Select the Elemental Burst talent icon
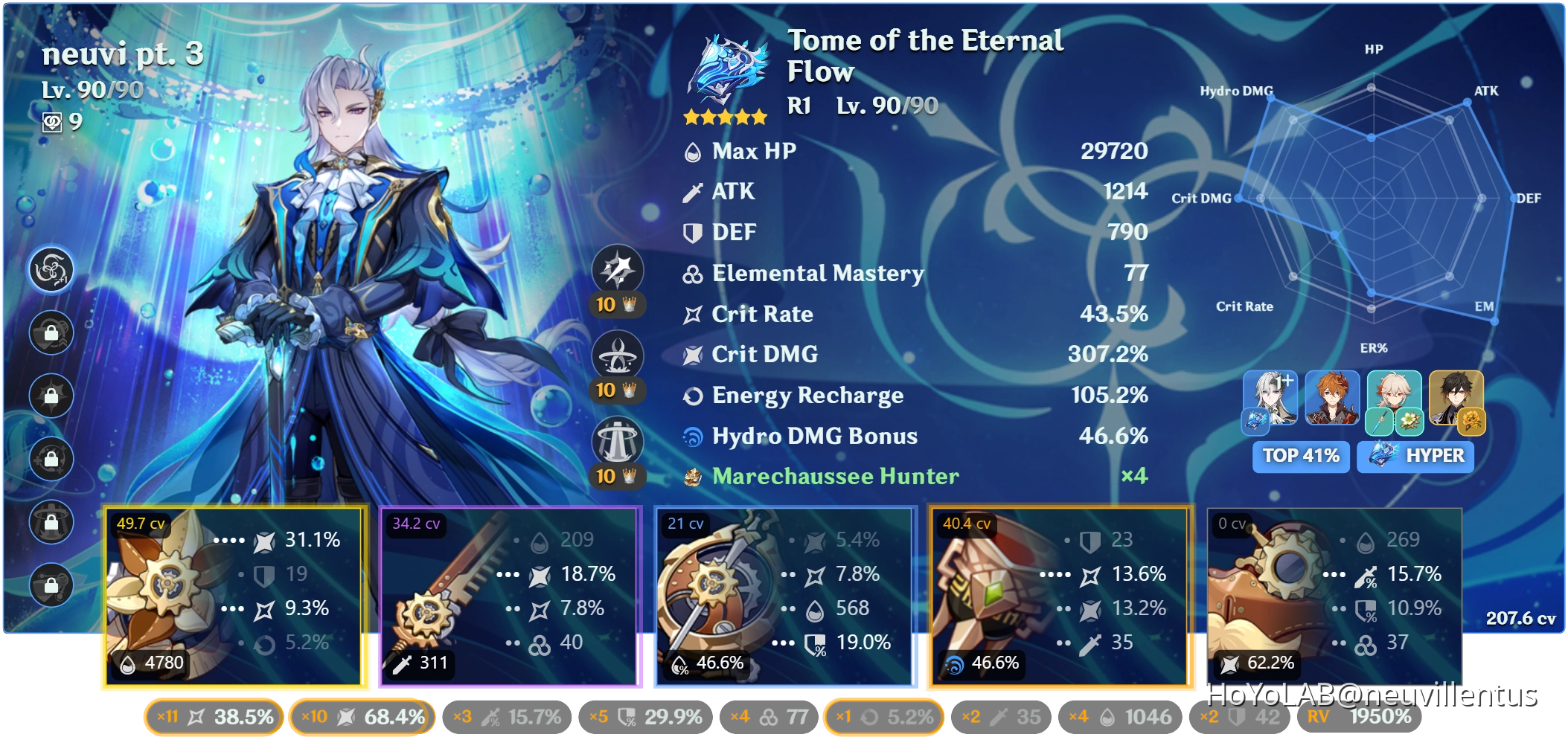This screenshot has width=1568, height=740. click(x=617, y=441)
